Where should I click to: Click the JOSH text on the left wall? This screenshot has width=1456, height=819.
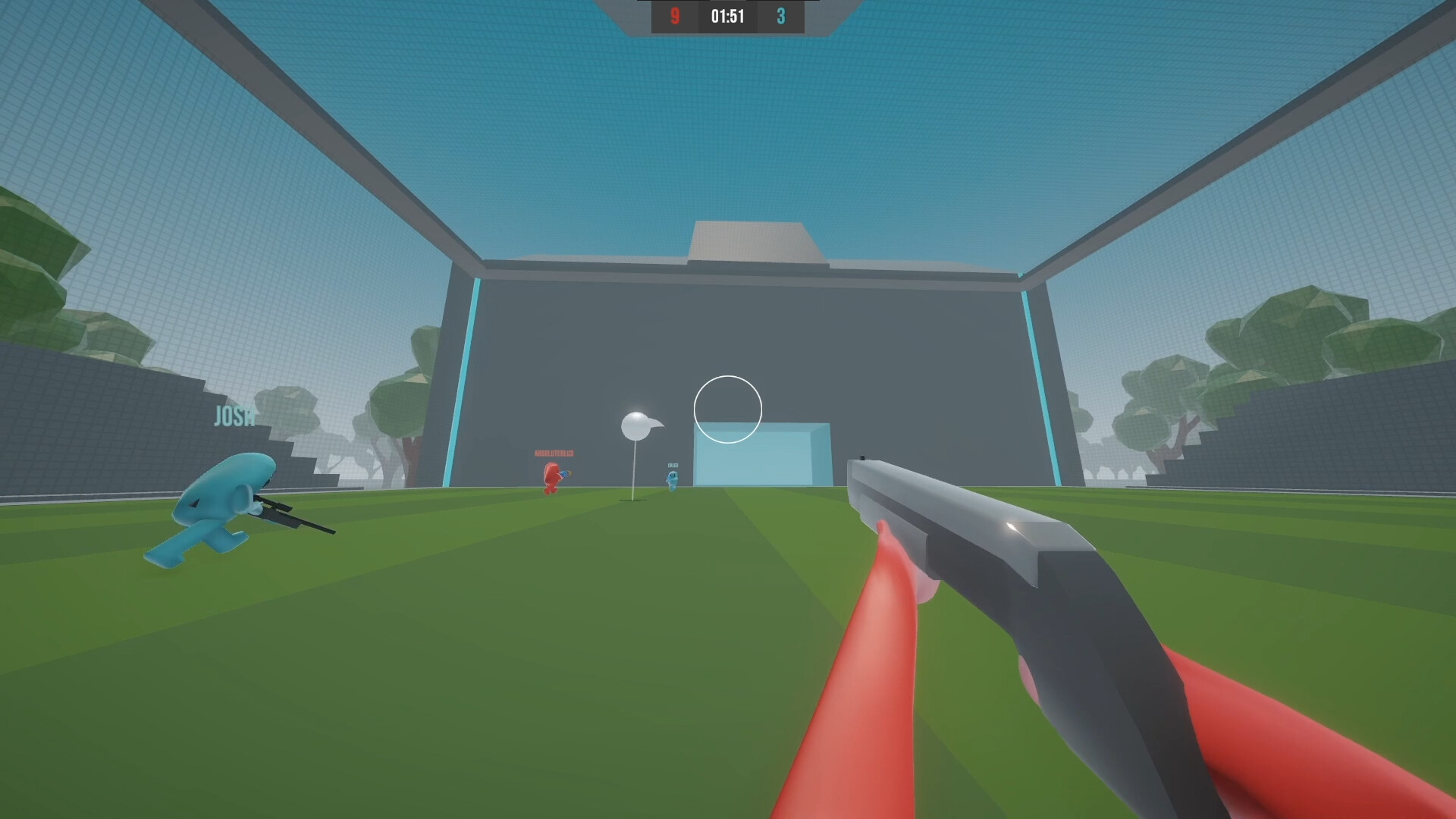(235, 416)
